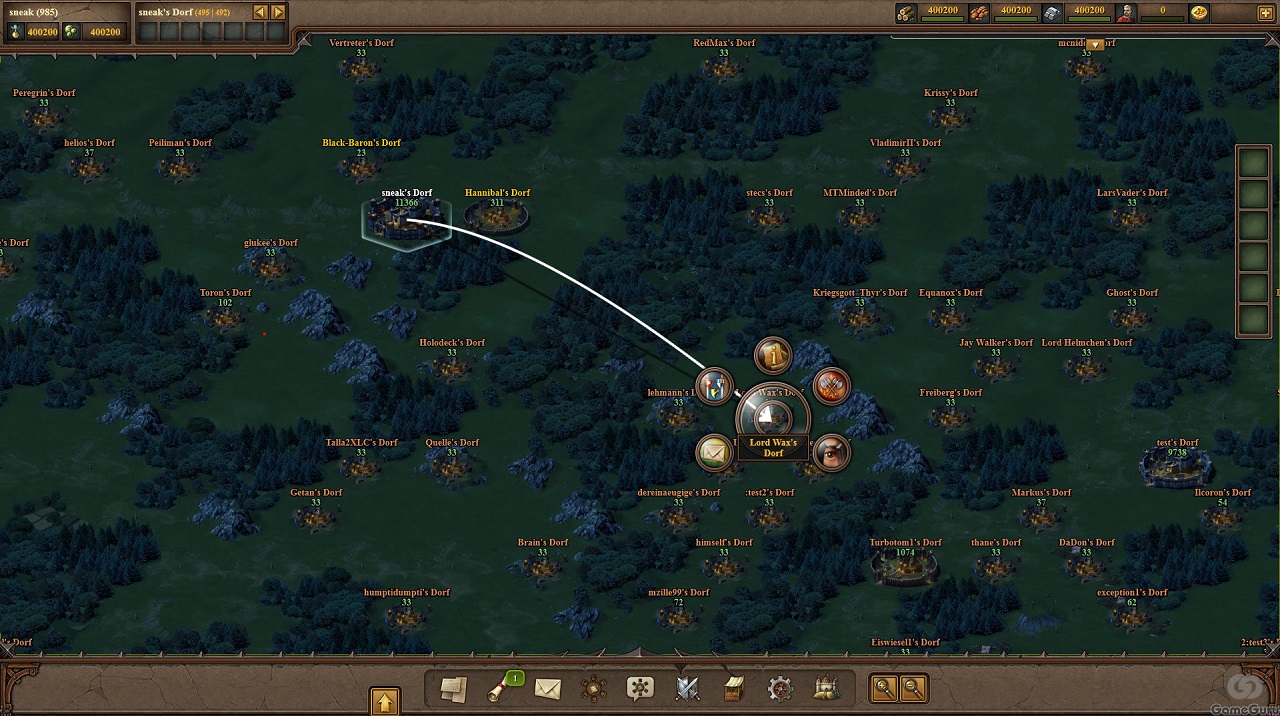Open the quest scroll with green notification badge
This screenshot has height=716, width=1280.
pyautogui.click(x=500, y=688)
